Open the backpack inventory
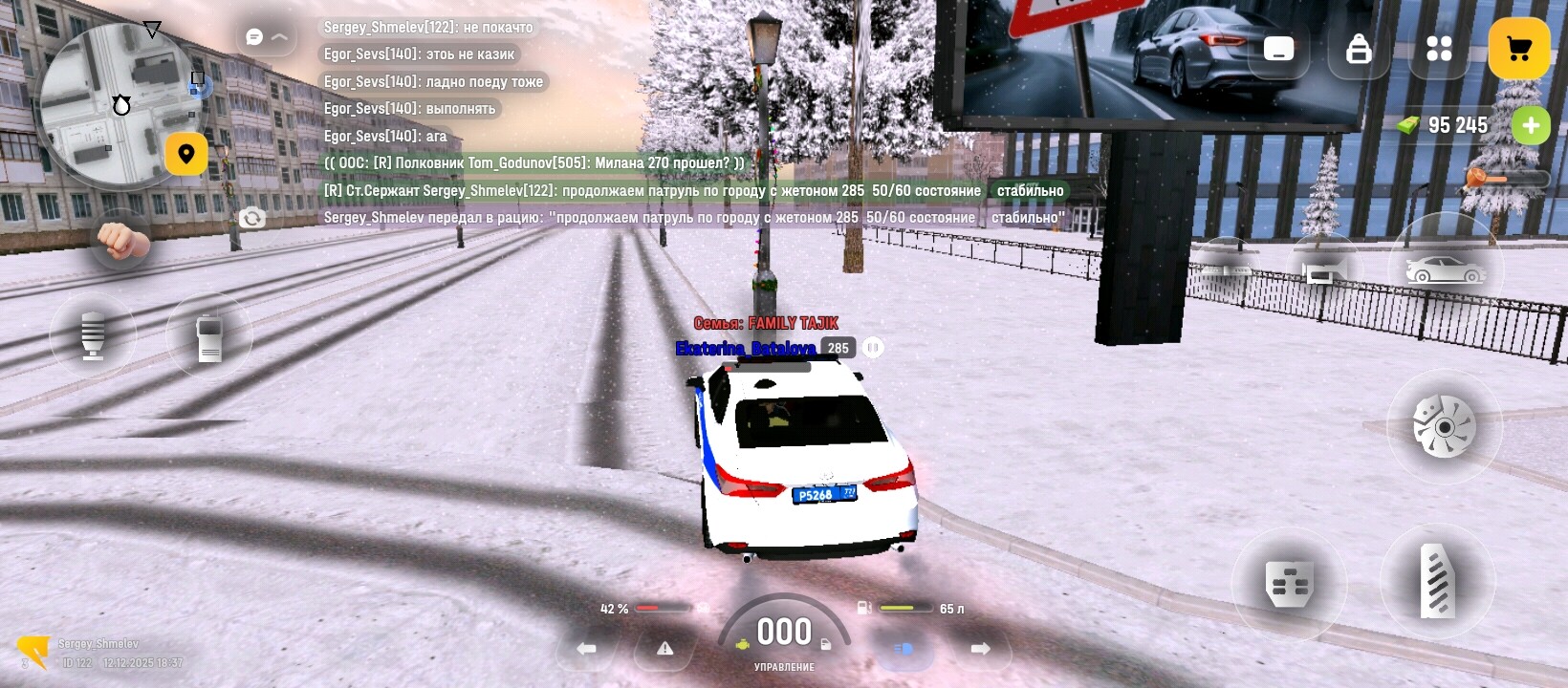 (x=1359, y=49)
